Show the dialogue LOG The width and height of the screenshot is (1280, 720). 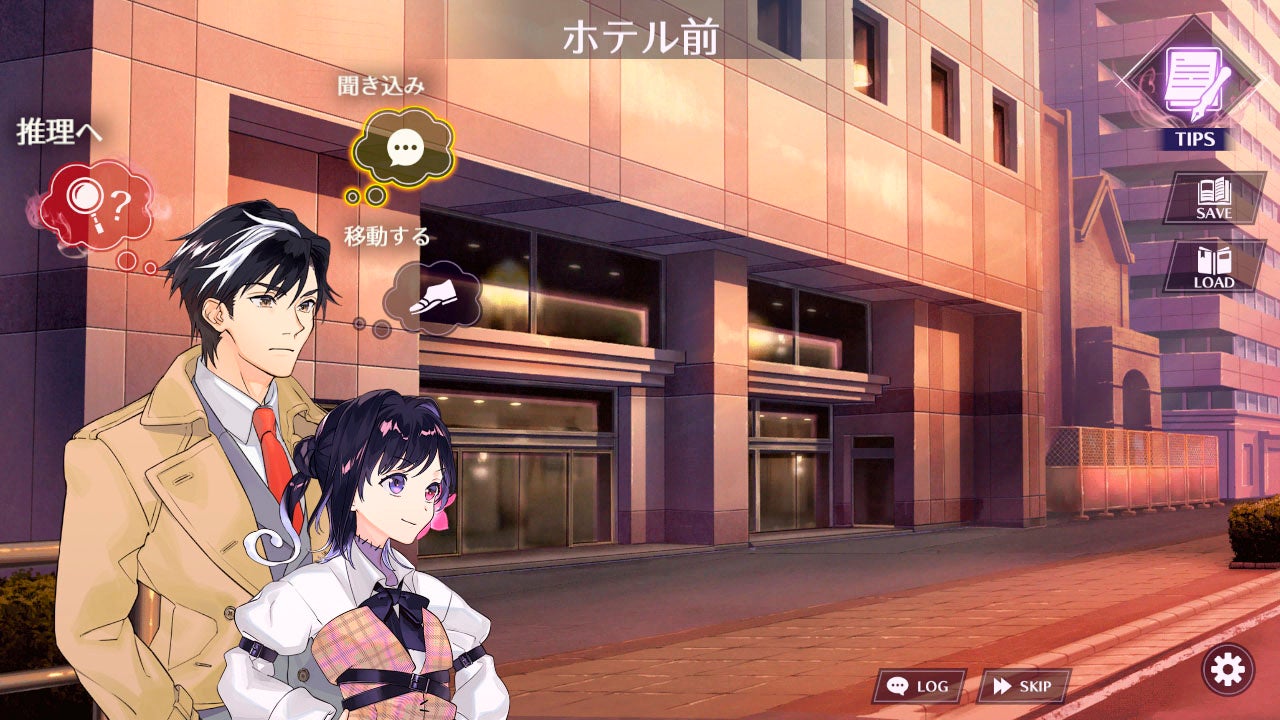(918, 686)
